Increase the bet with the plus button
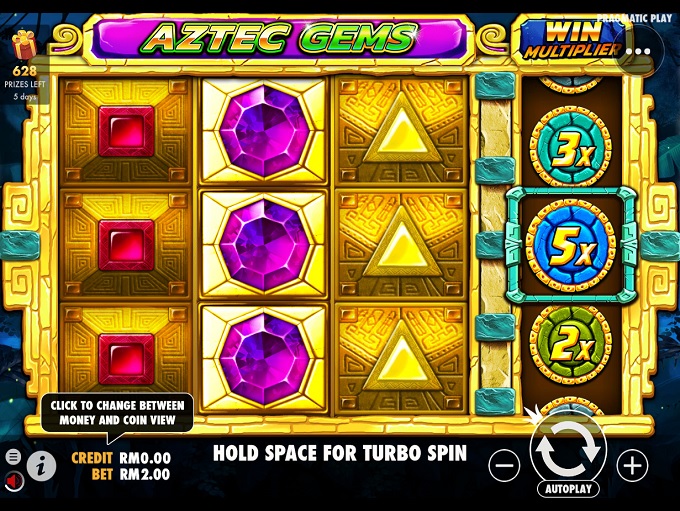Viewport: 680px width, 511px height. click(x=632, y=464)
